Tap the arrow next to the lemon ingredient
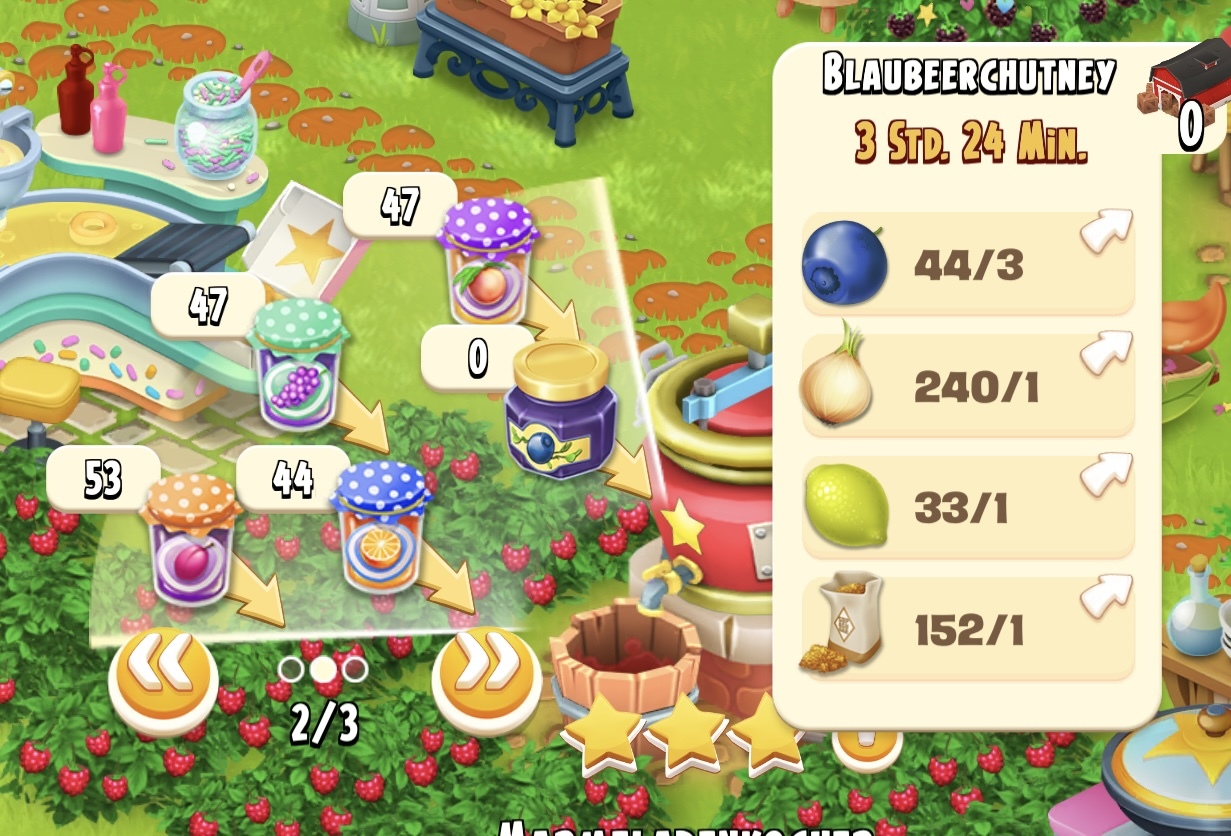1231x836 pixels. point(1105,474)
